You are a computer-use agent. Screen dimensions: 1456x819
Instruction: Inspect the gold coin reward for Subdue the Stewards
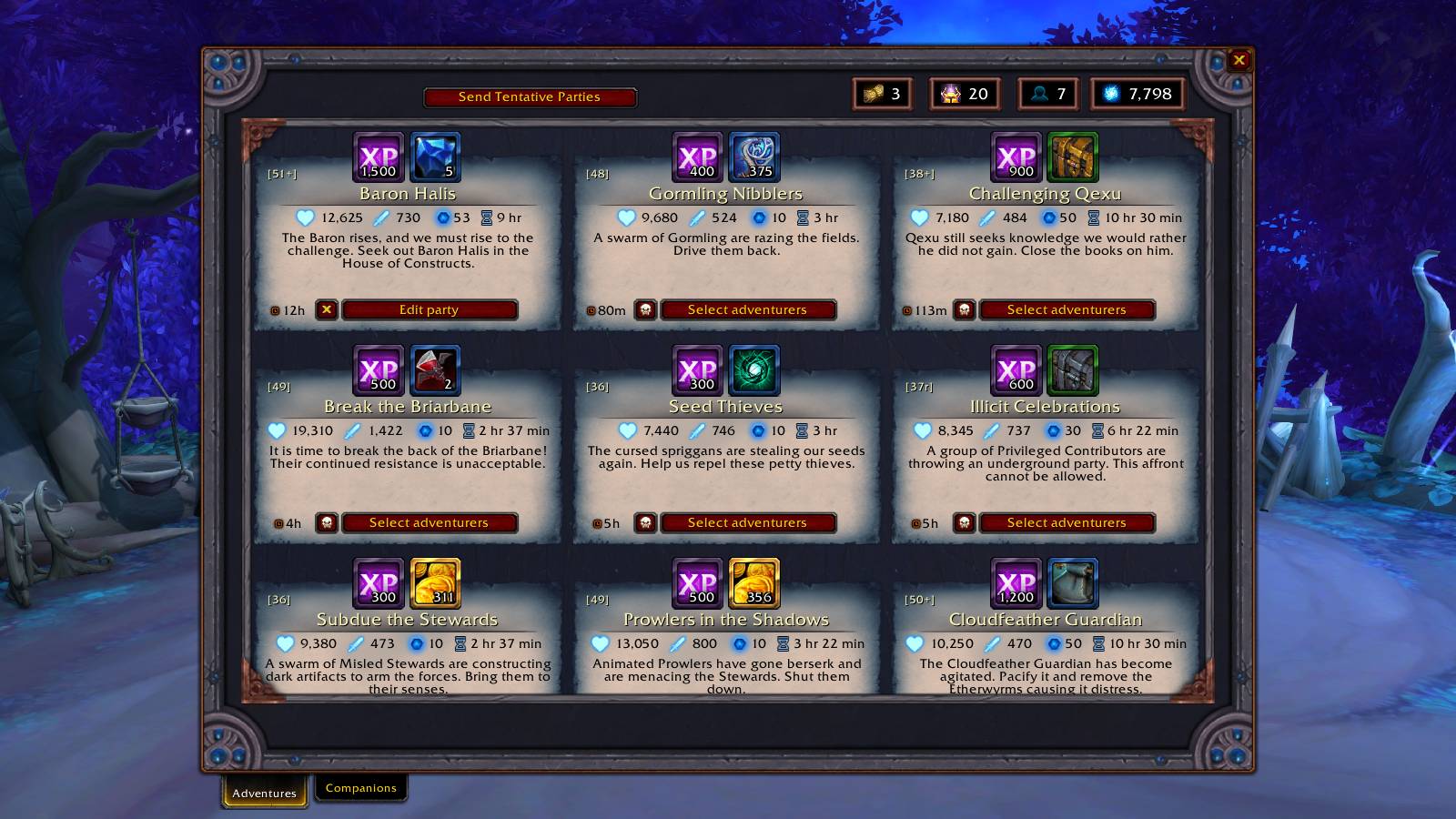[435, 582]
